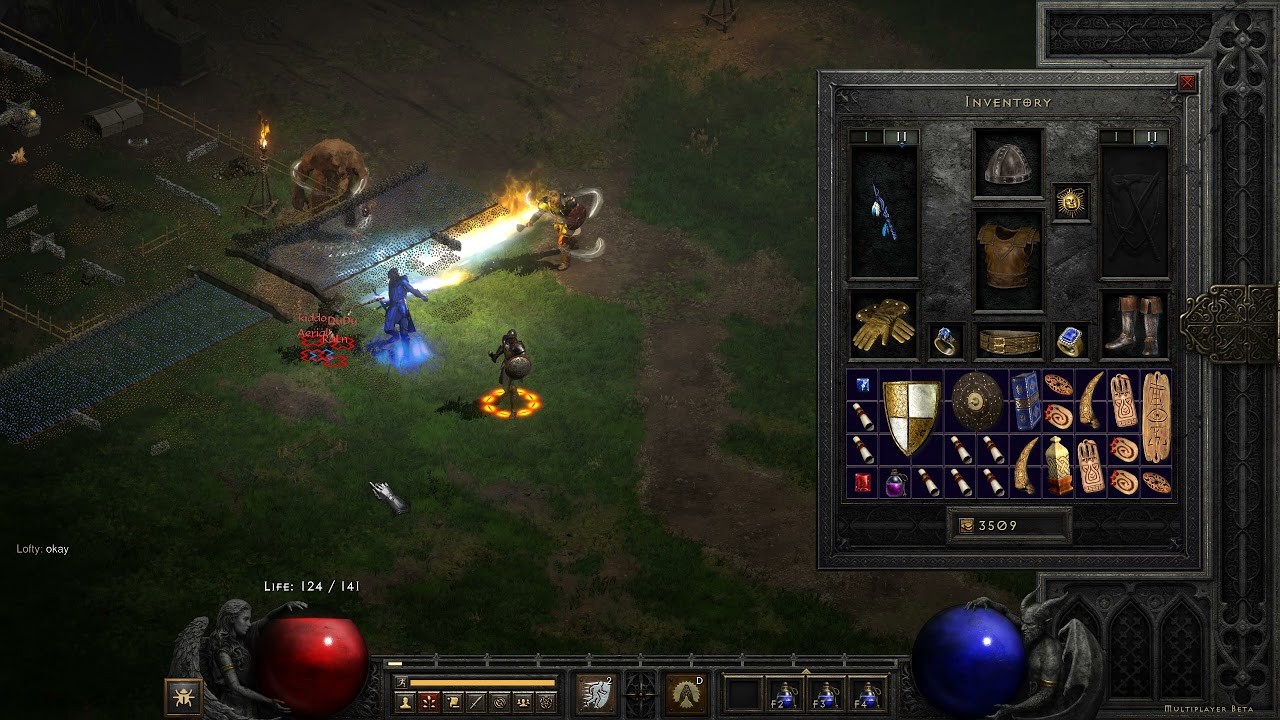Select the right-click skill icon
Screen dimensions: 1280x720
(687, 693)
